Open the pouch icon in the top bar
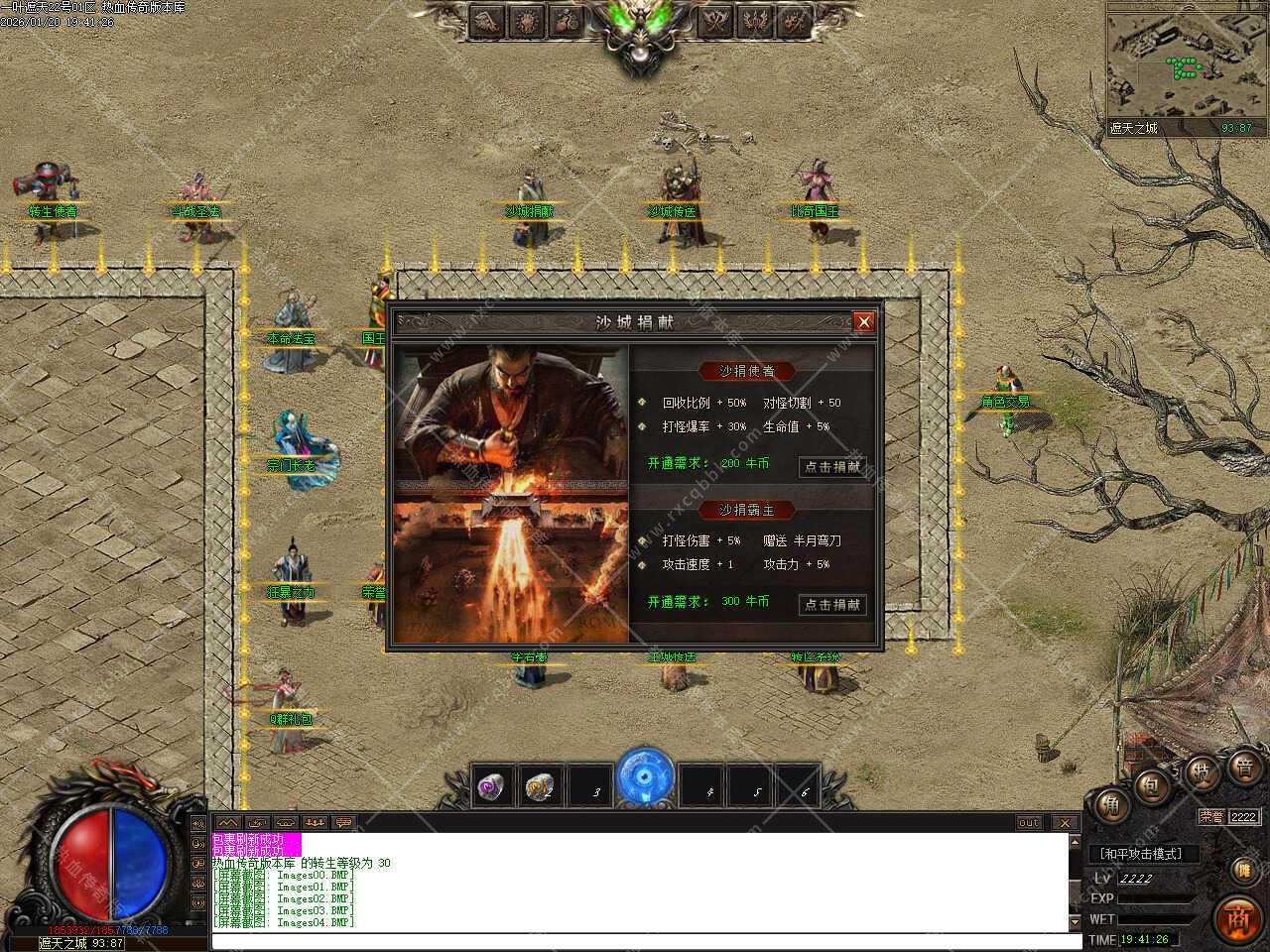The image size is (1270, 952). click(566, 20)
